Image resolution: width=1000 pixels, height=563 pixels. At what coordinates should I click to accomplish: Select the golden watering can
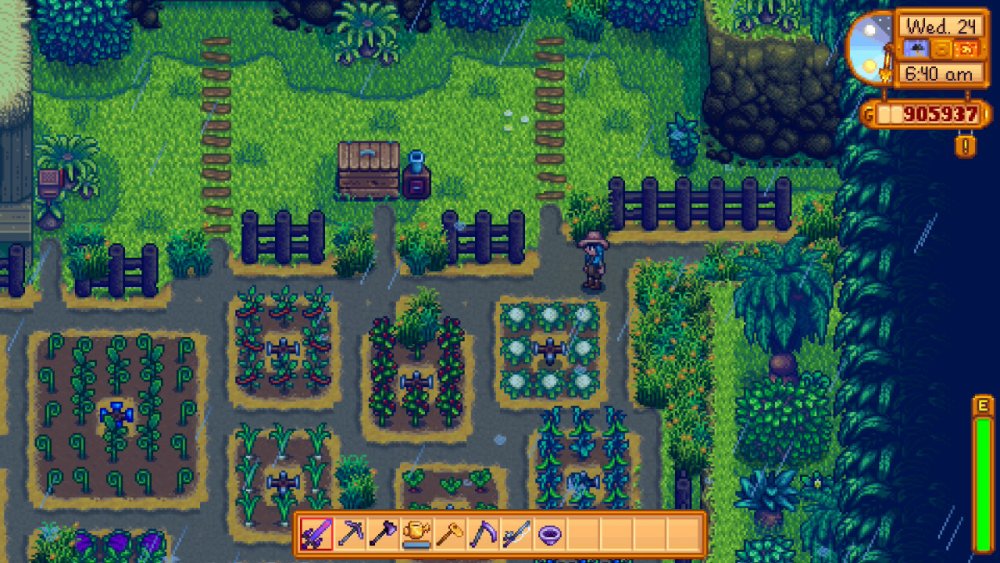point(416,534)
